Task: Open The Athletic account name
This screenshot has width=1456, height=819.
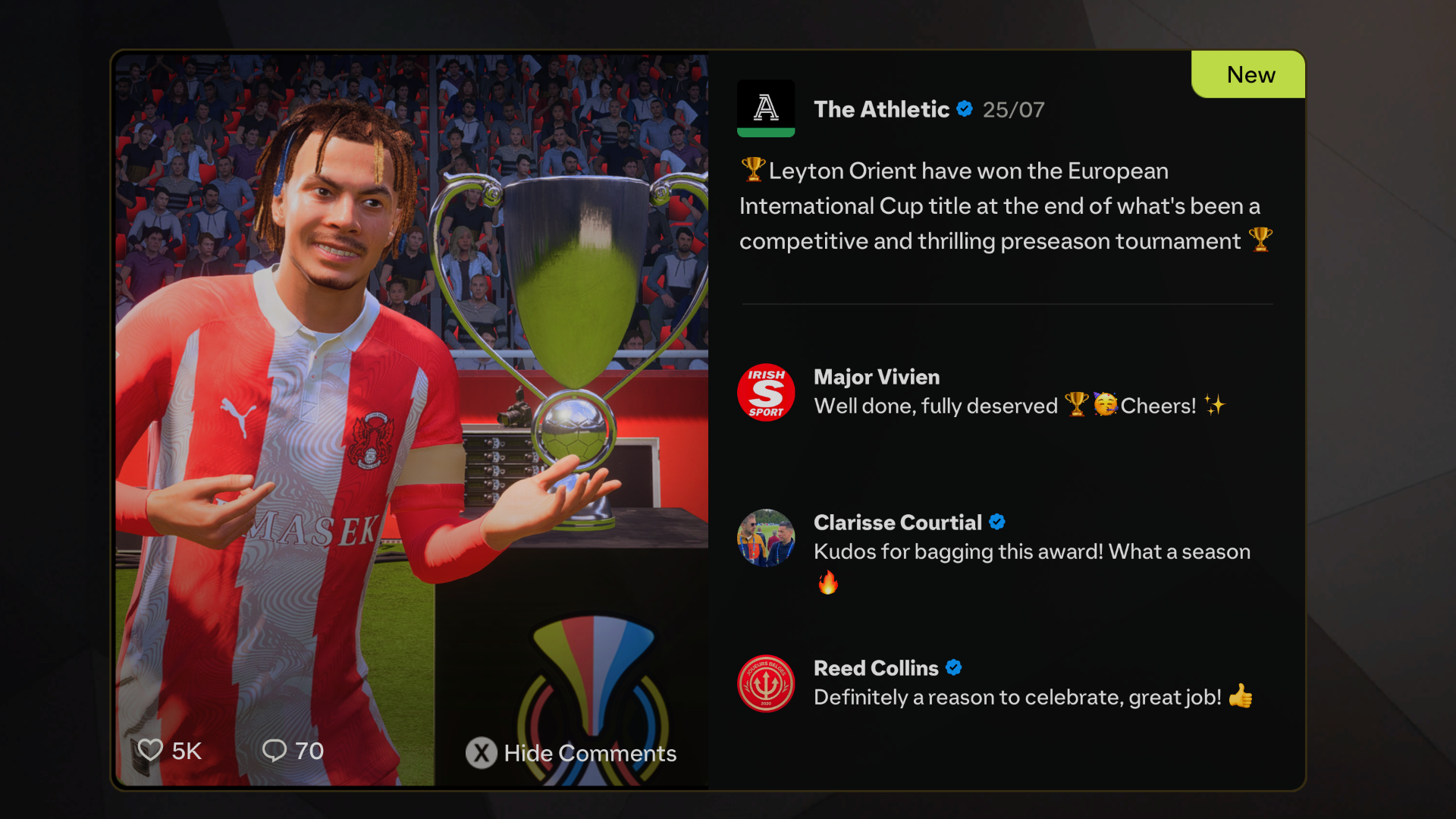Action: click(x=881, y=109)
